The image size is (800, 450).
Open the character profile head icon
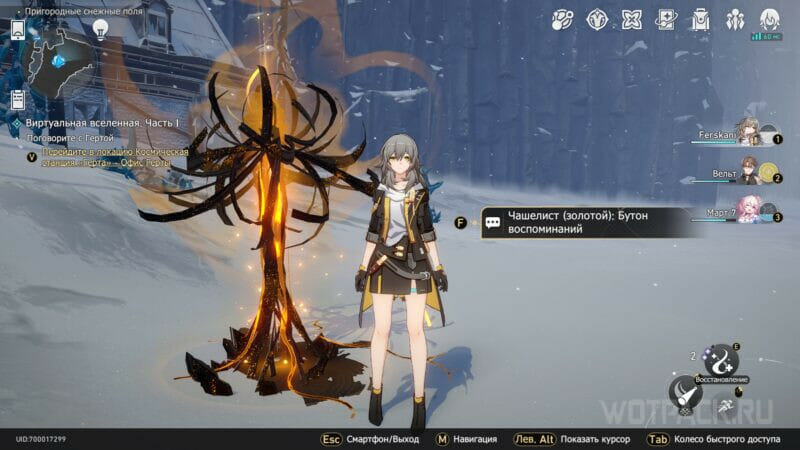[x=769, y=19]
